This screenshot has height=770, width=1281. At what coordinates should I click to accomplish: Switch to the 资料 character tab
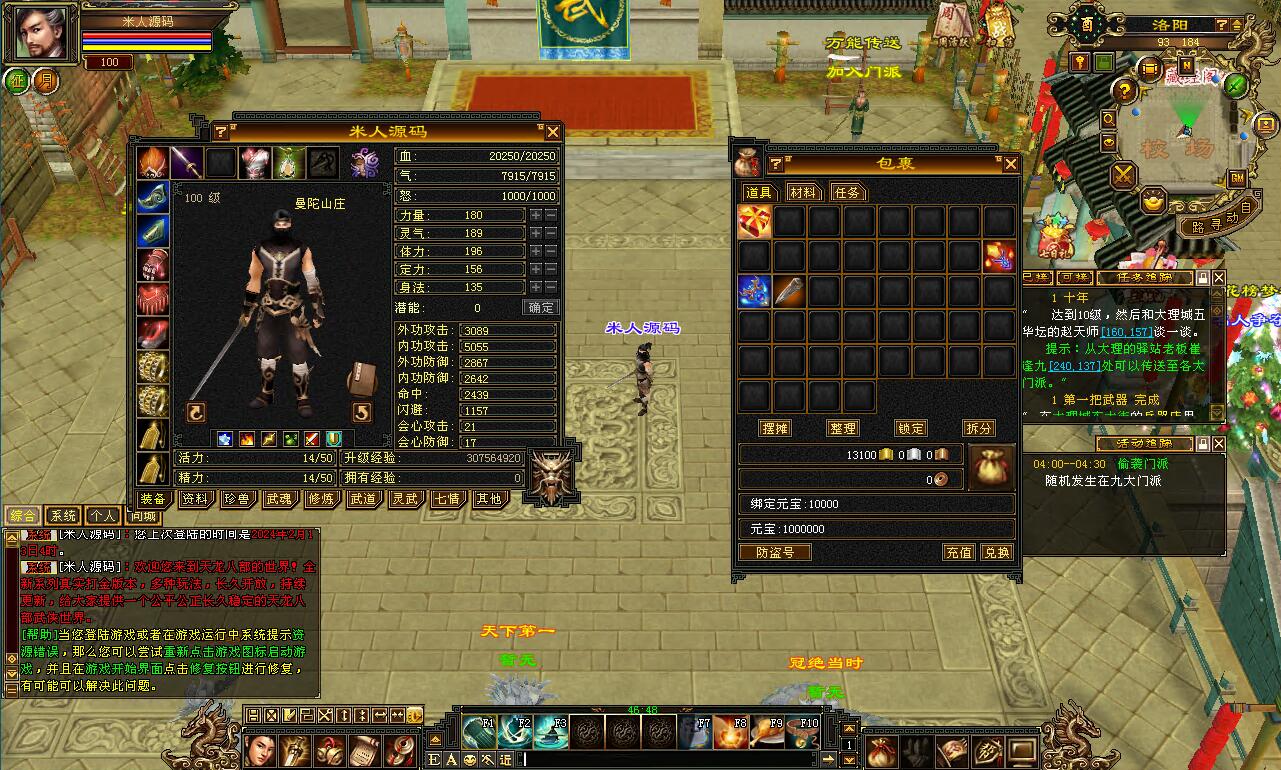(194, 498)
